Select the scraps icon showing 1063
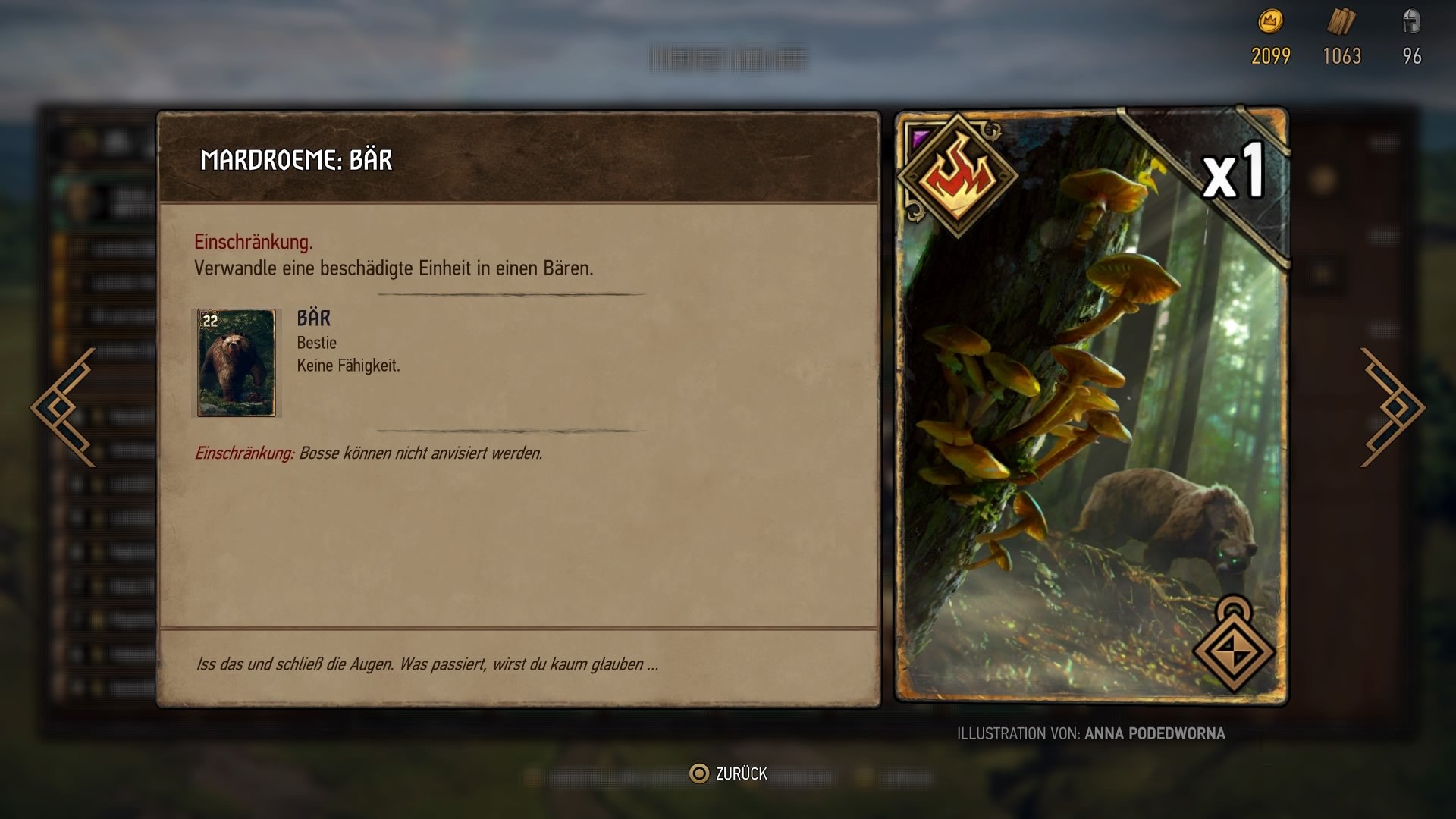Screen dimensions: 1456x819 point(1341,24)
